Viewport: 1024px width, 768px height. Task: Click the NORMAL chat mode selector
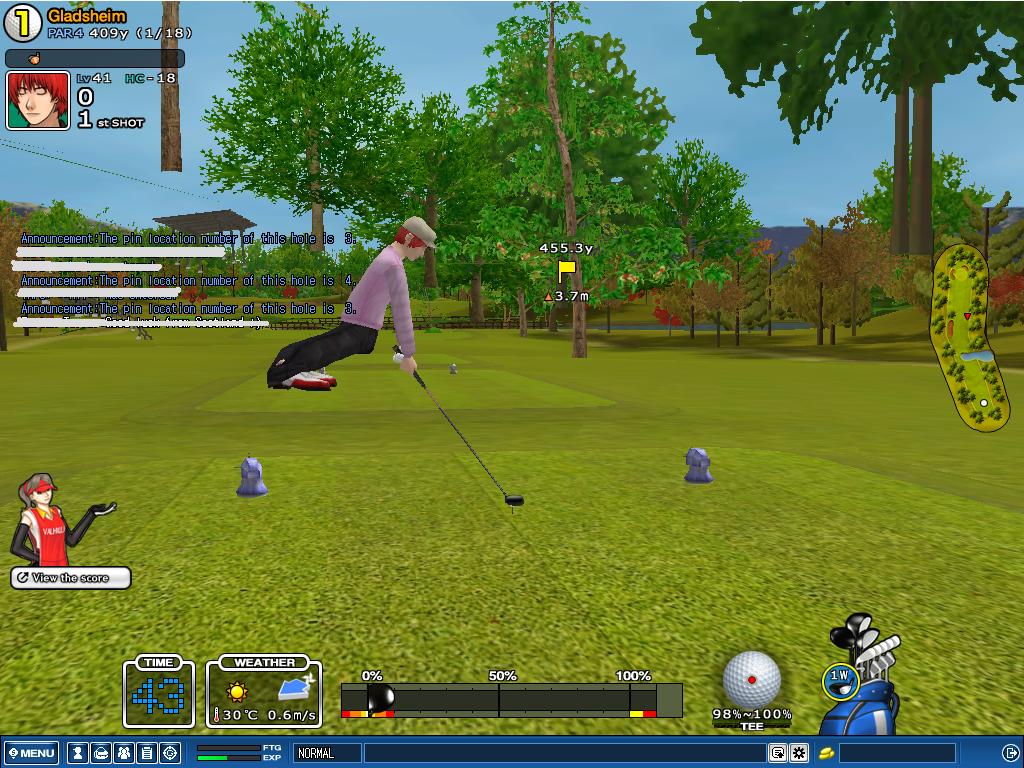(327, 753)
